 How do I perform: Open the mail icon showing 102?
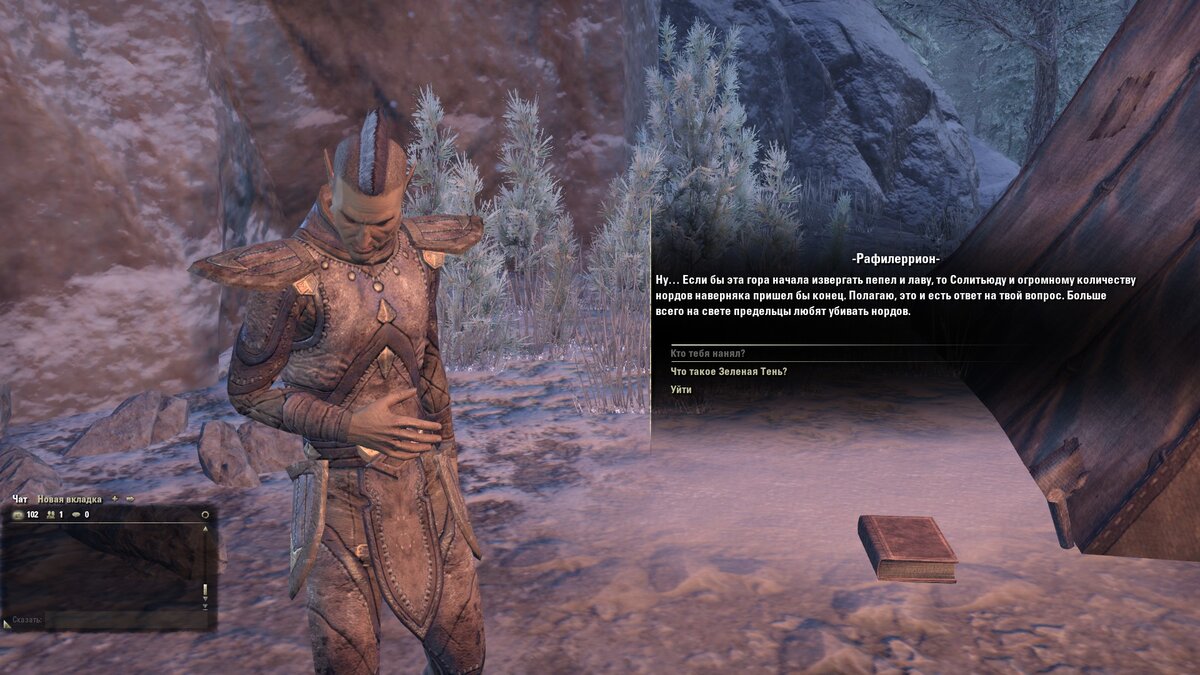[18, 515]
